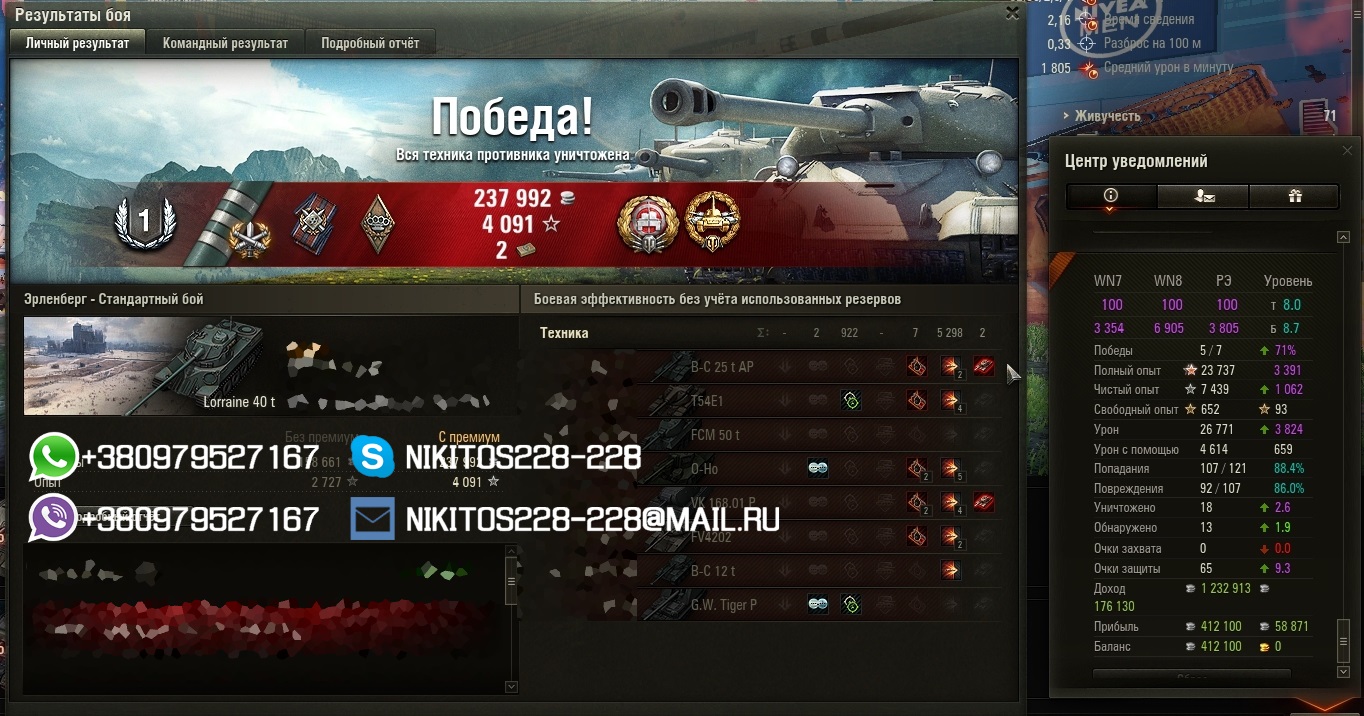Select the FCM 50 t row
1364x716 pixels.
click(x=715, y=435)
